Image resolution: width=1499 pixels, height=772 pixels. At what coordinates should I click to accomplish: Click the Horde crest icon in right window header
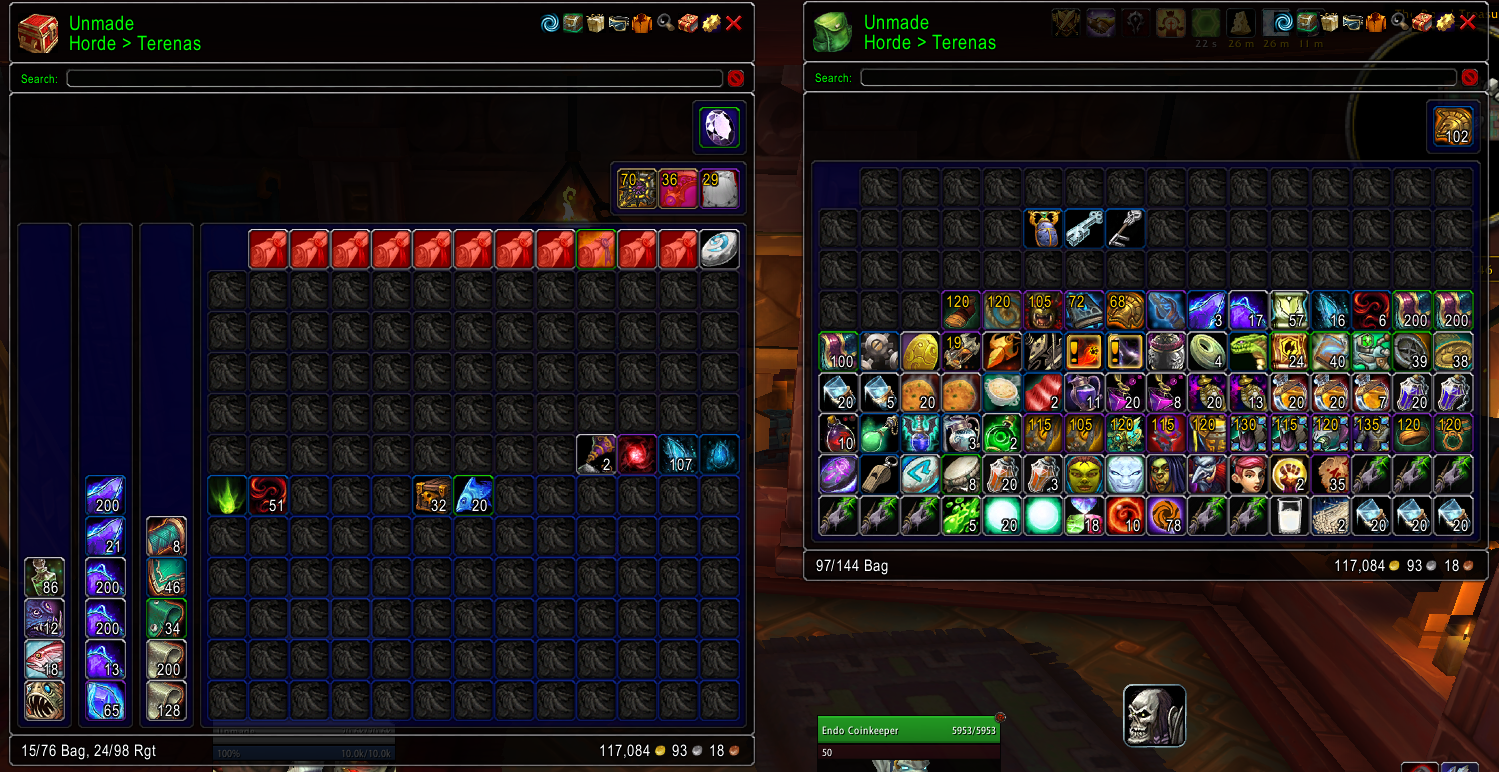pyautogui.click(x=1133, y=22)
